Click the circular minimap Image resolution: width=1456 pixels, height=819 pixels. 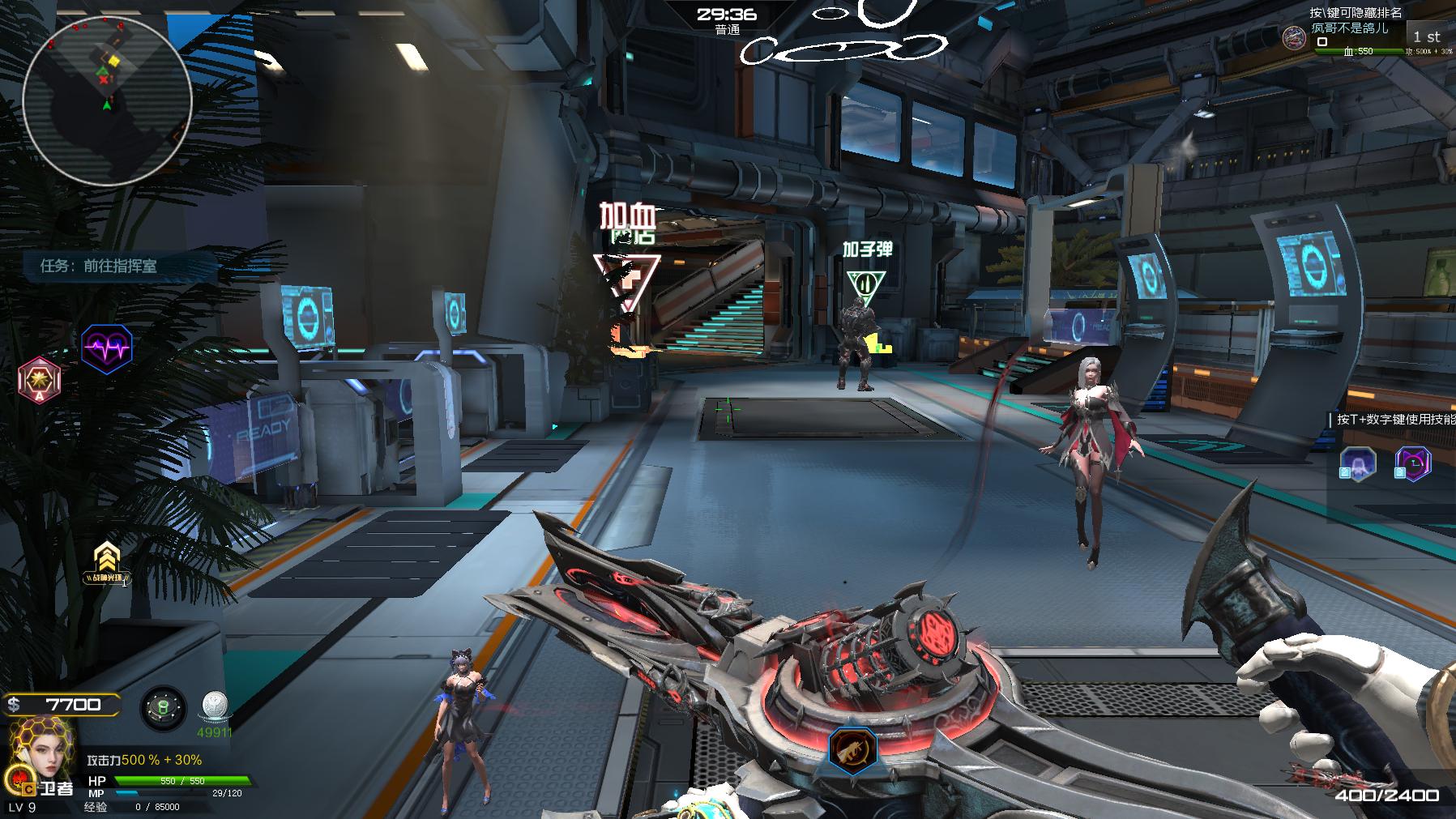coord(107,100)
